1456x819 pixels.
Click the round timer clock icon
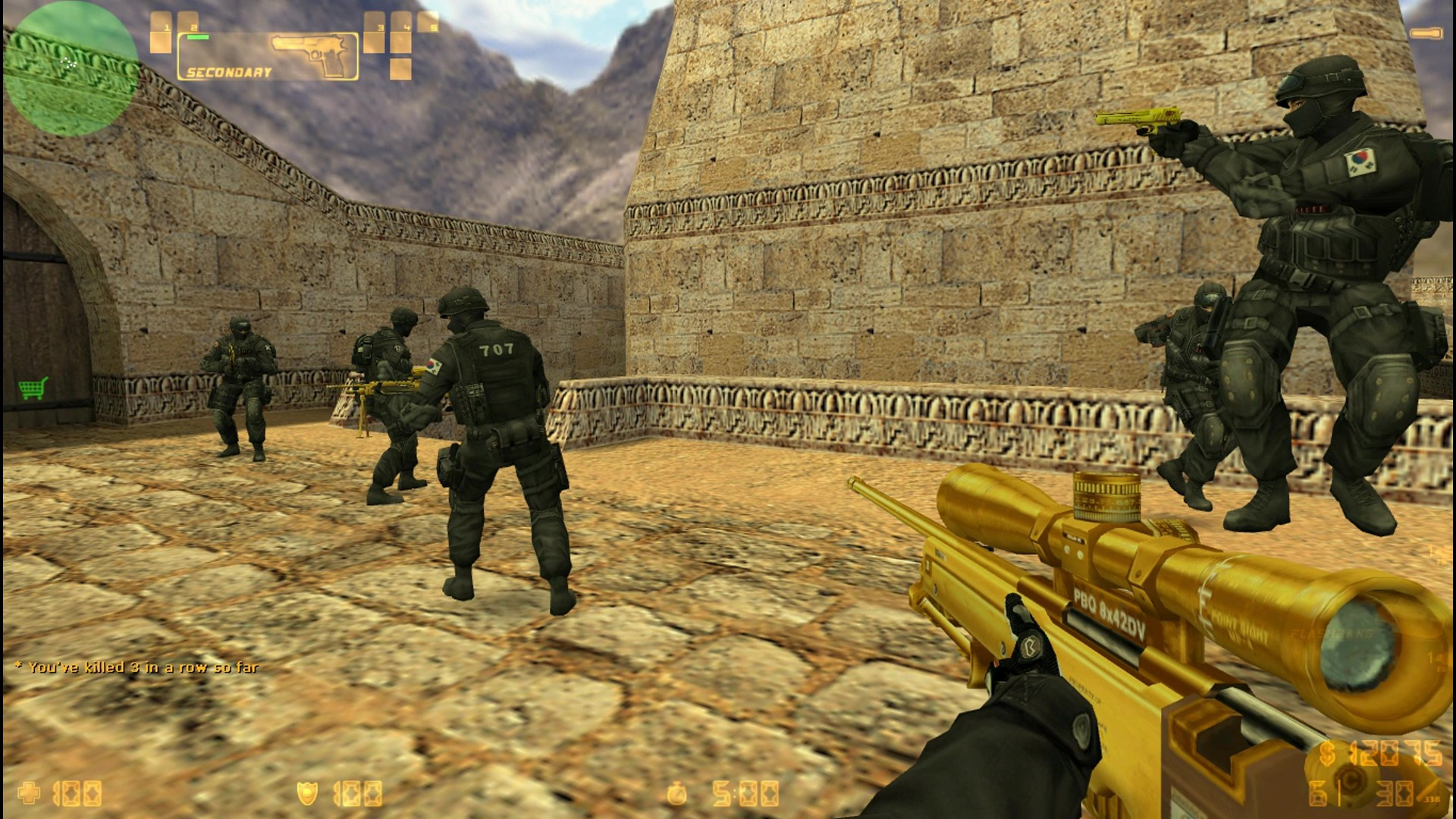coord(677,792)
